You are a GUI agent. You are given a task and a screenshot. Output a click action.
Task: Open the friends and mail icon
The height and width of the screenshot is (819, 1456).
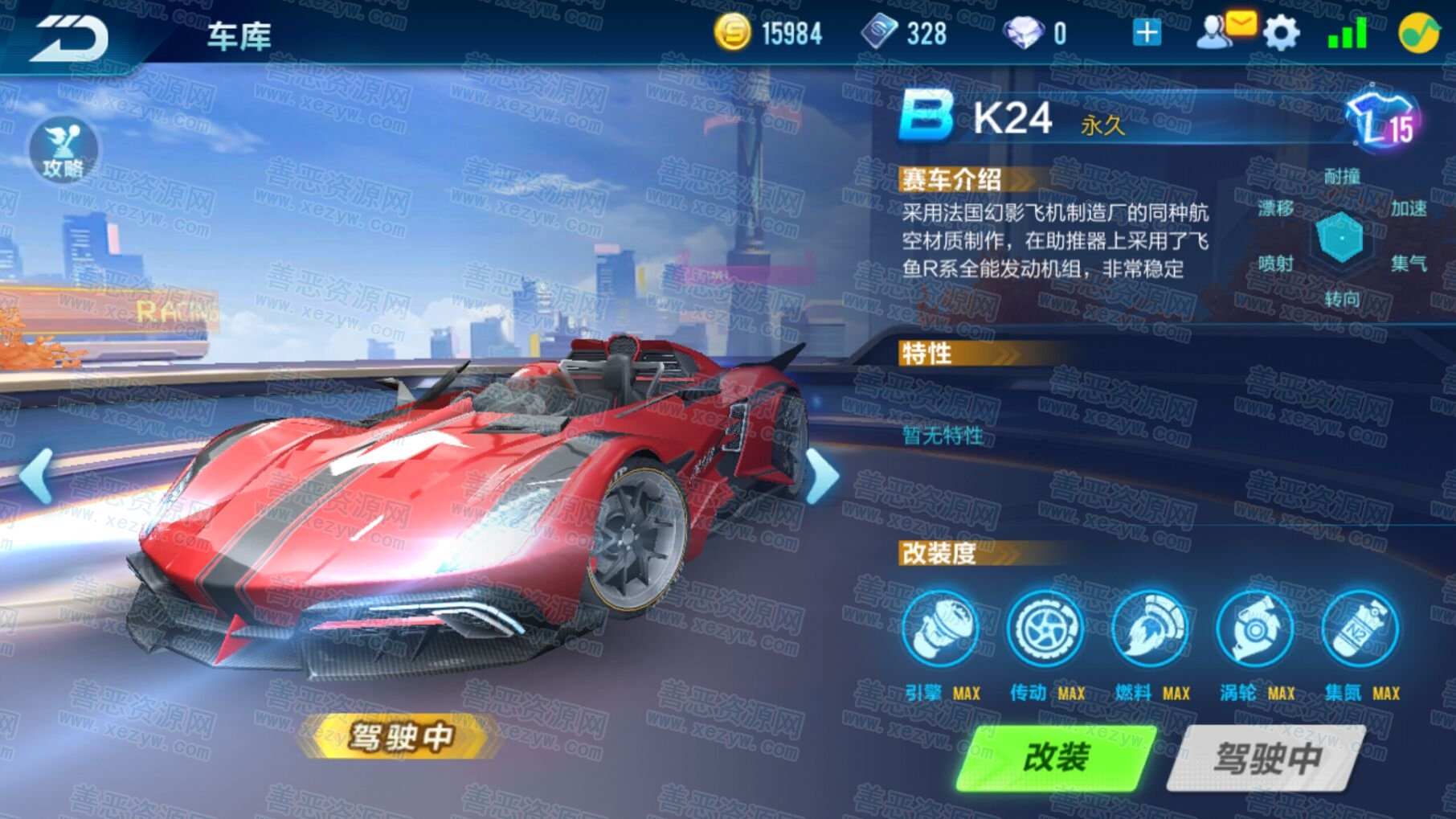pos(1222,32)
